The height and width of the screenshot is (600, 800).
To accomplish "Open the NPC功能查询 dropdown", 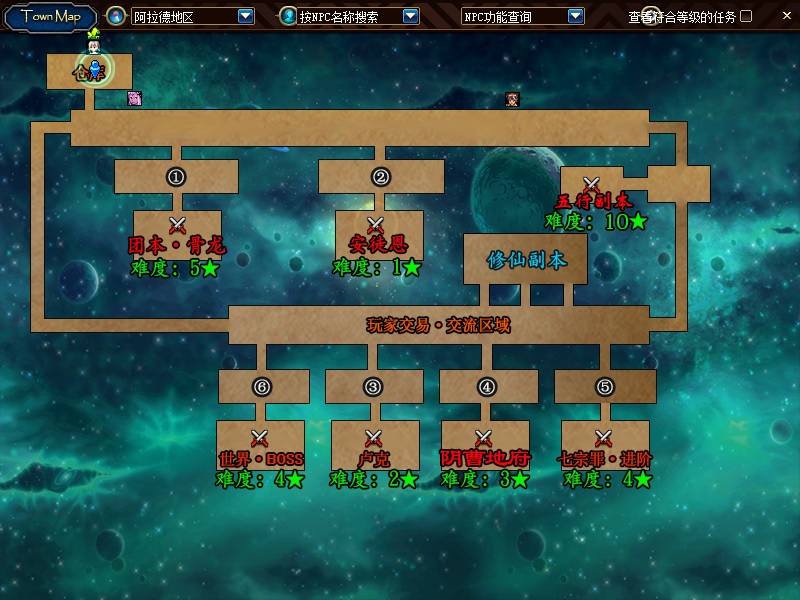I will pos(576,16).
